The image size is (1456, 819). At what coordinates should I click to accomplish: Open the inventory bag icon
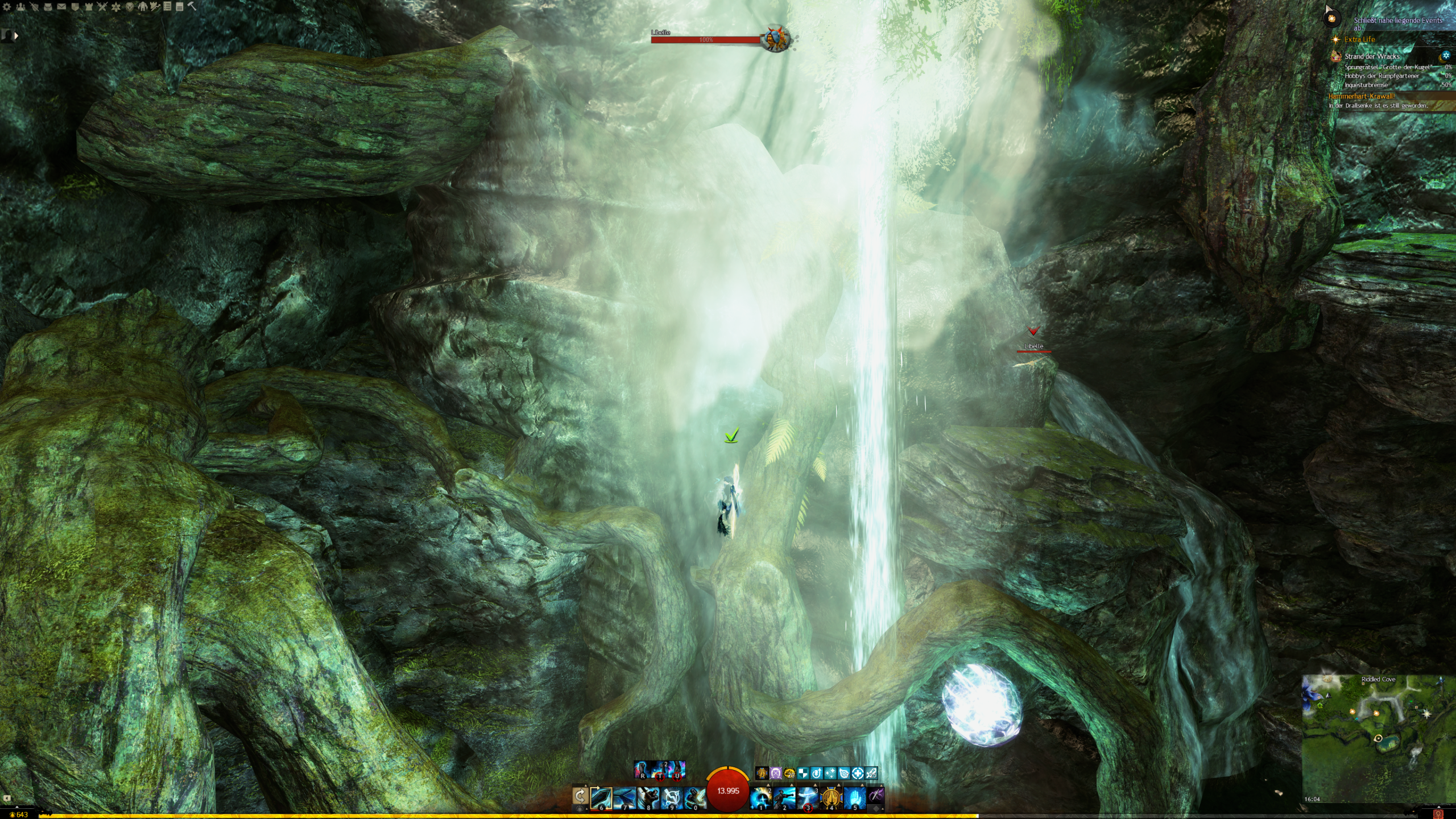tap(48, 7)
